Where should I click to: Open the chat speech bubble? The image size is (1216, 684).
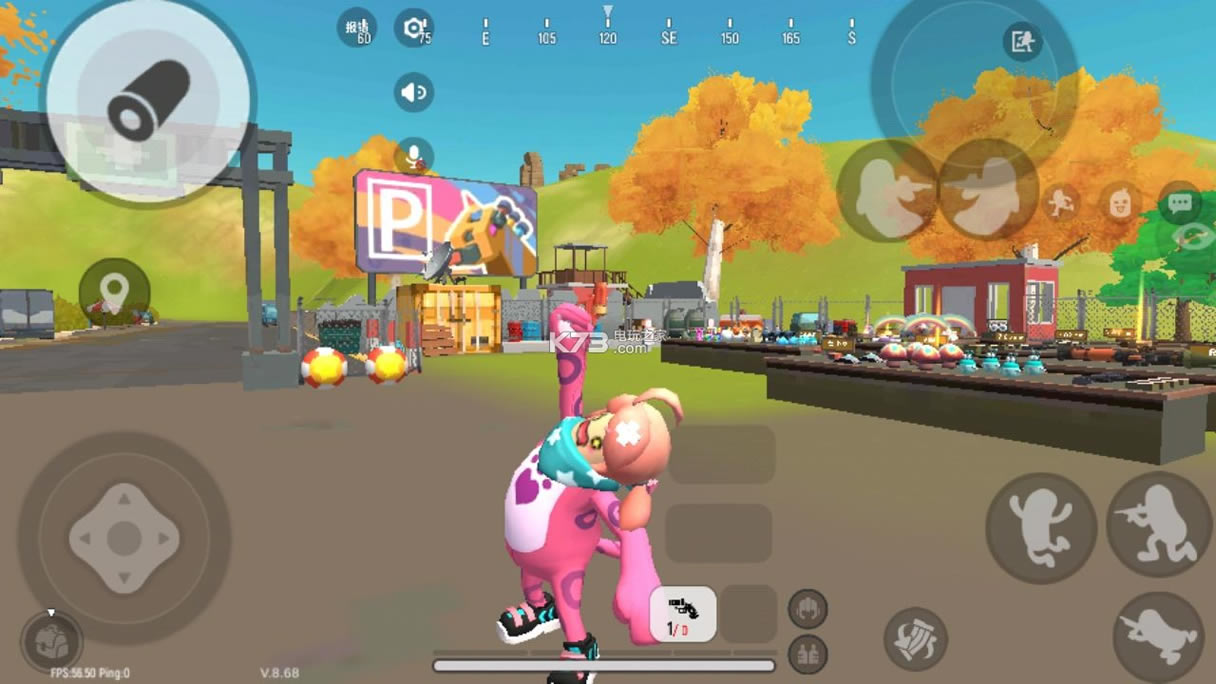pyautogui.click(x=1179, y=204)
